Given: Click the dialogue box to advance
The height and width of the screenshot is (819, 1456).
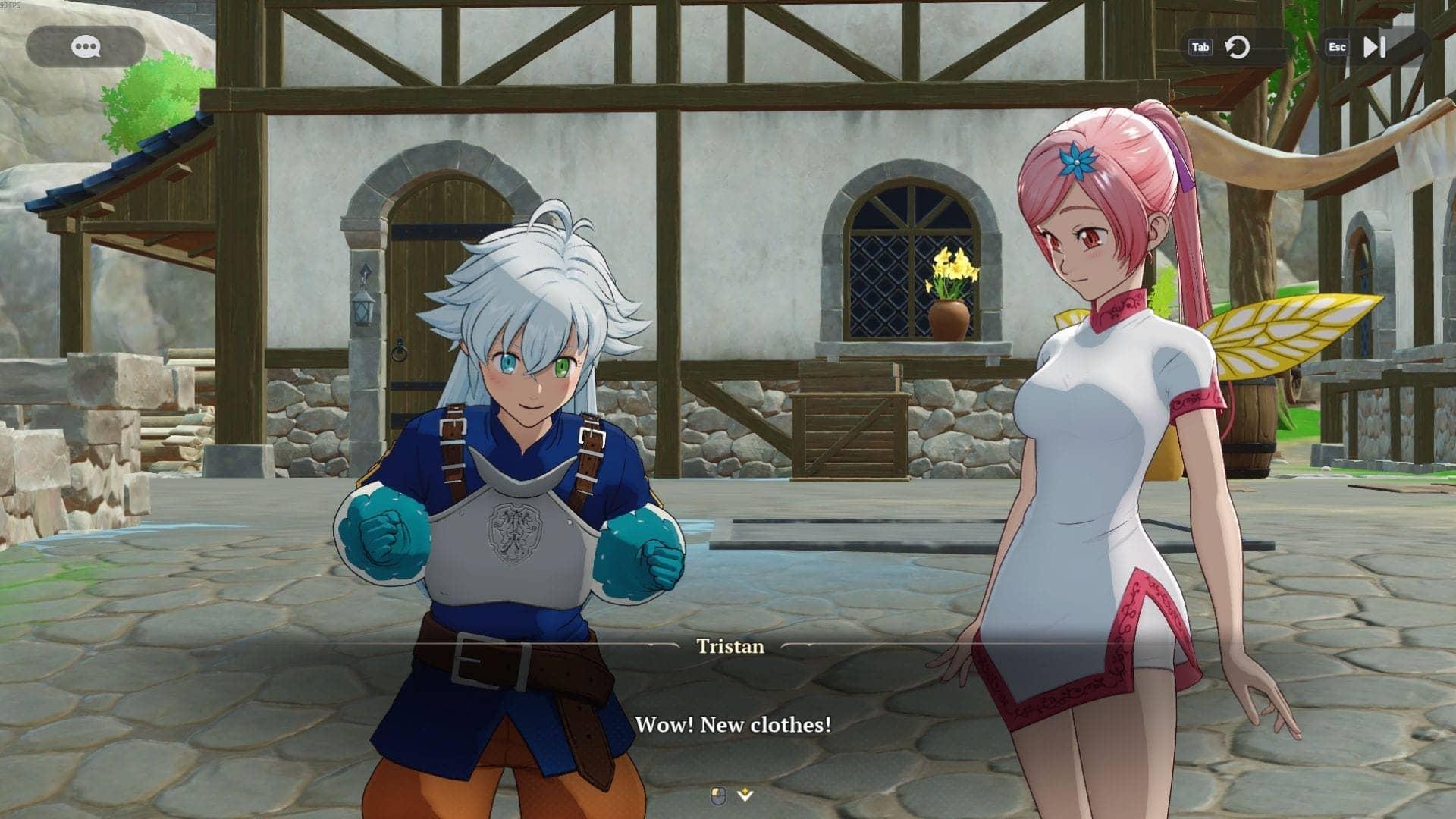Looking at the screenshot, I should tap(728, 705).
